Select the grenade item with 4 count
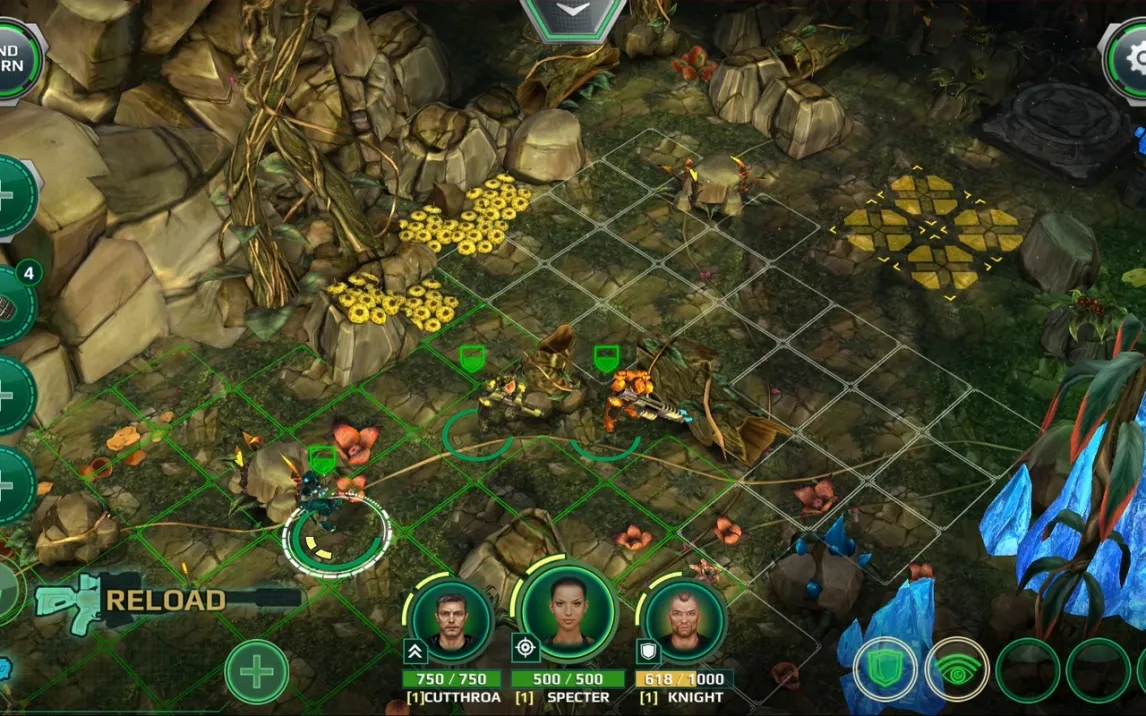The width and height of the screenshot is (1146, 716). pos(12,305)
